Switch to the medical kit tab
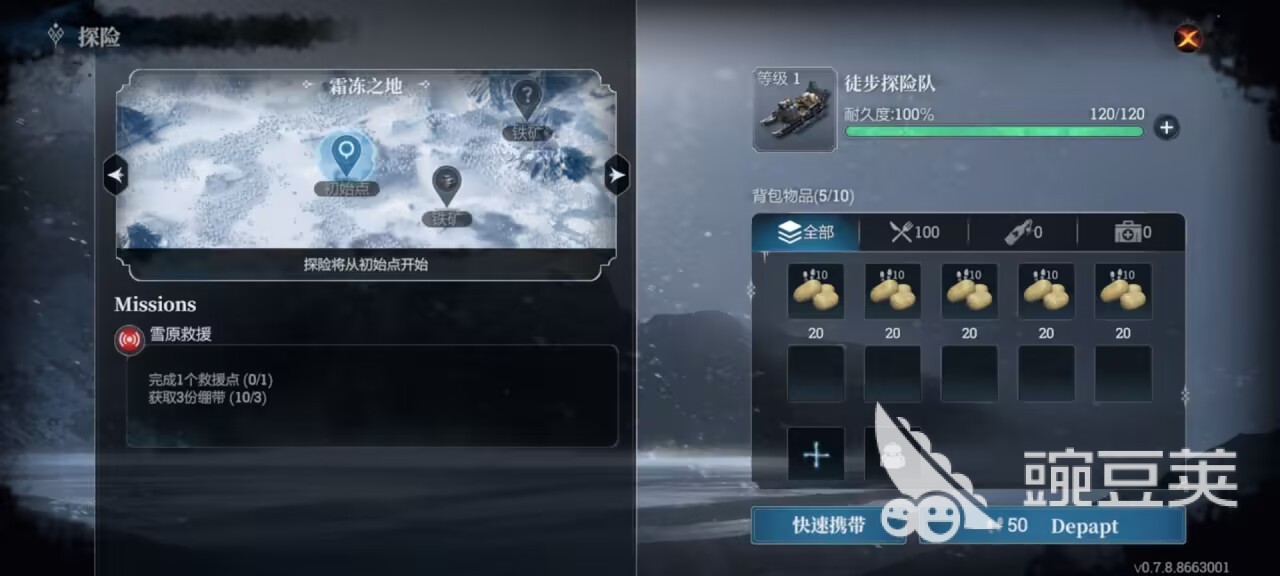 (x=1132, y=233)
